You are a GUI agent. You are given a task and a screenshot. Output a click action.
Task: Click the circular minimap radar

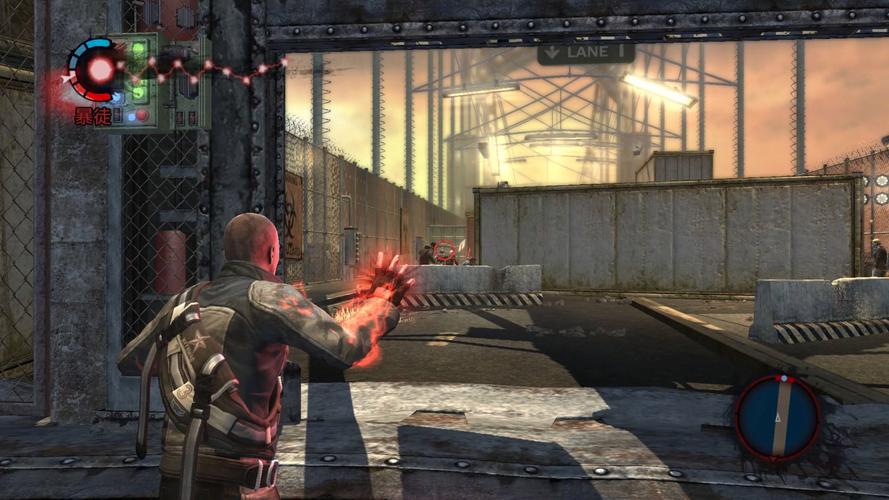click(777, 416)
